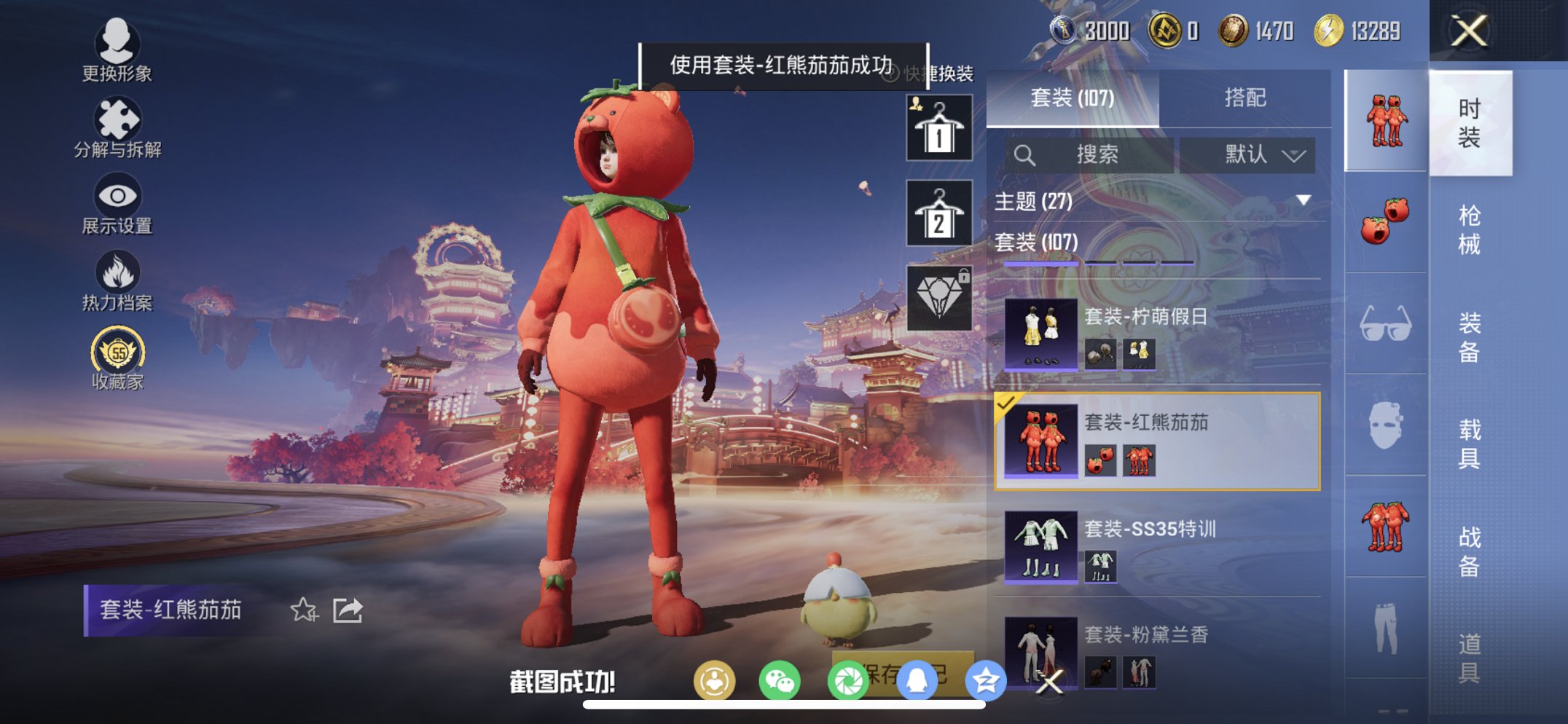
Task: Share via the WeChat icon
Action: click(x=781, y=680)
